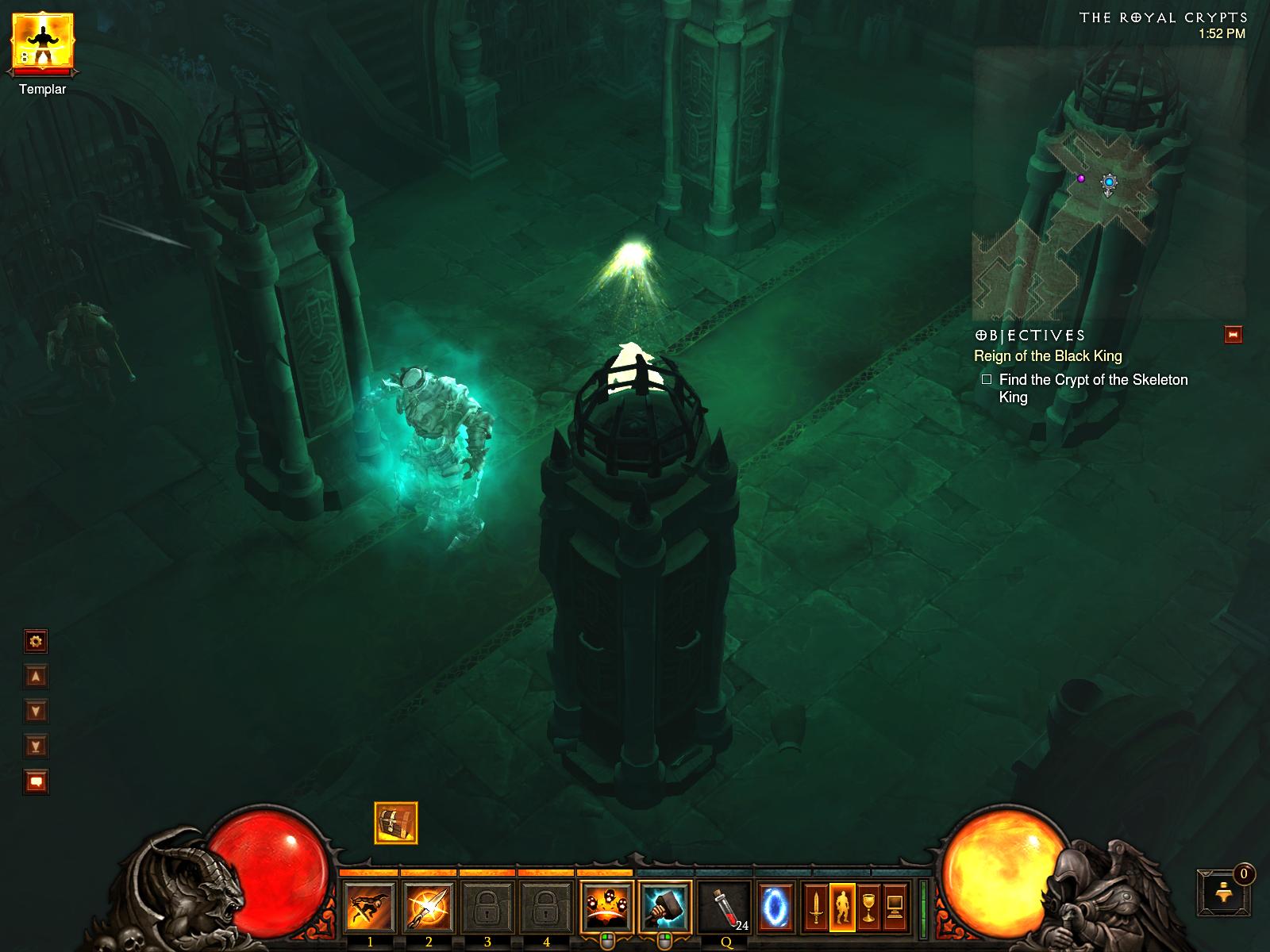
Task: Click the chat scroll-to-bottom arrow button
Action: pyautogui.click(x=36, y=746)
